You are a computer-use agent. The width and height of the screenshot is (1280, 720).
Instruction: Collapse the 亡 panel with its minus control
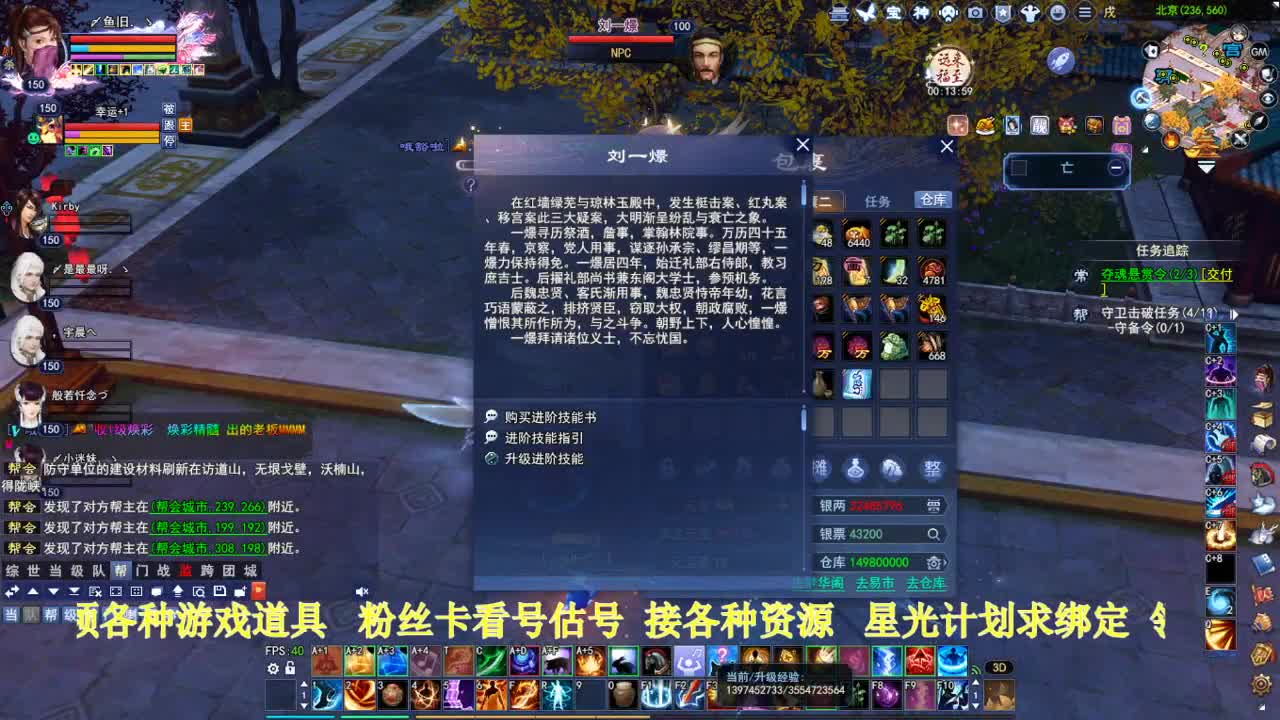(1116, 167)
